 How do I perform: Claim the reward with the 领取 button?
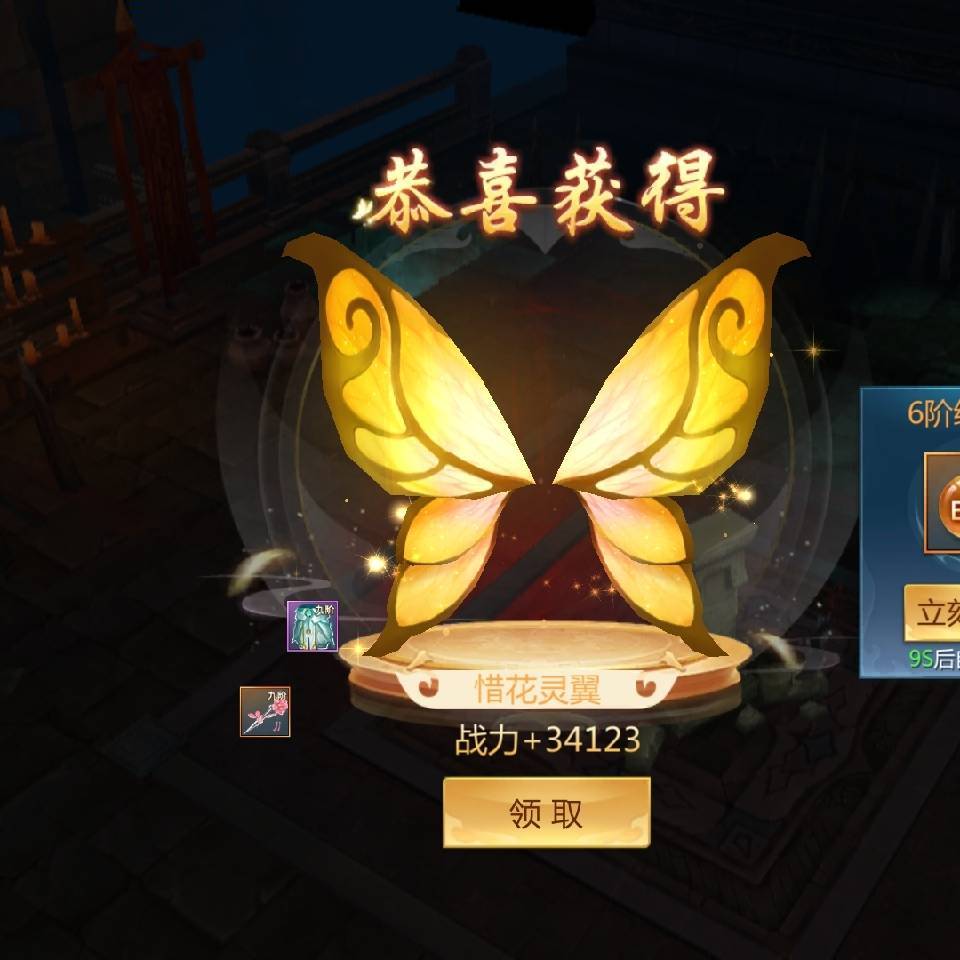546,812
